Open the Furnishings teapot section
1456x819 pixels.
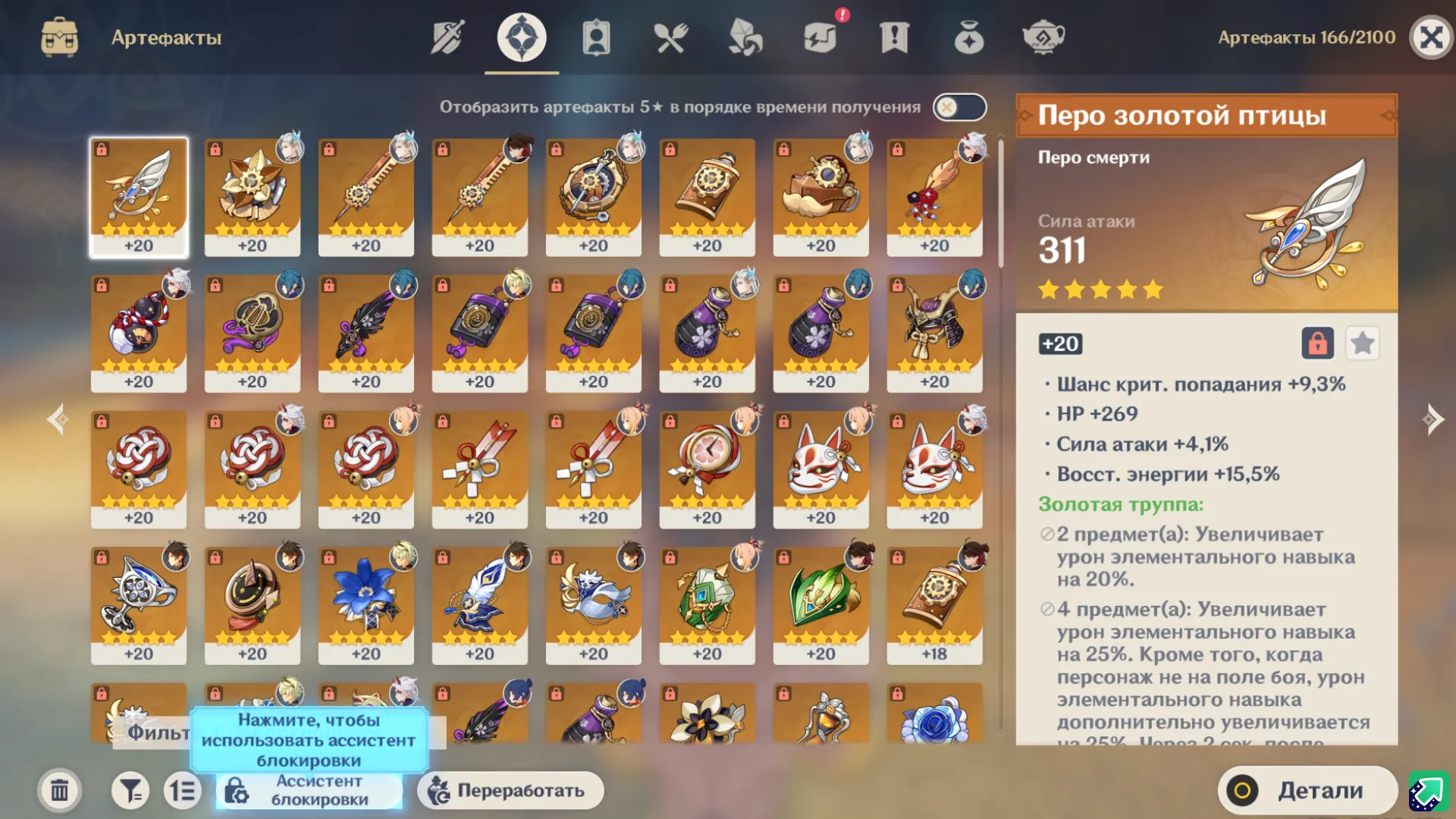1041,37
